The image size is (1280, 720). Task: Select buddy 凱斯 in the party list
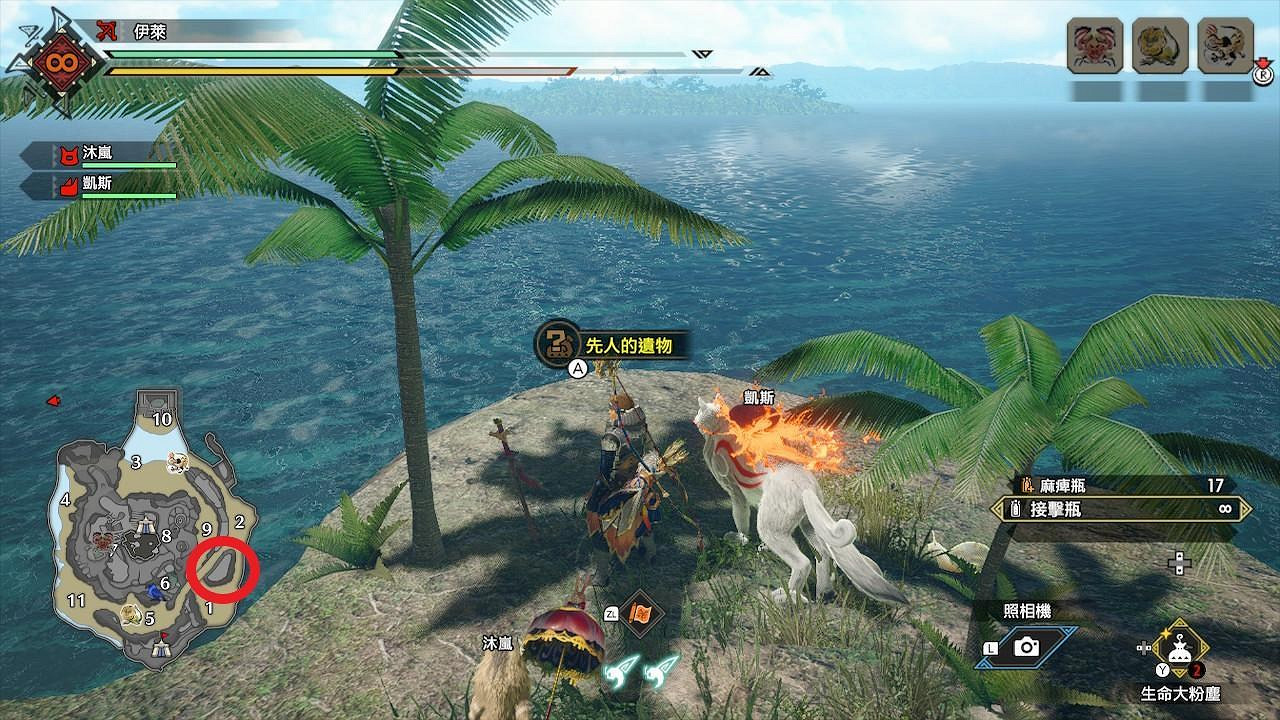(100, 185)
